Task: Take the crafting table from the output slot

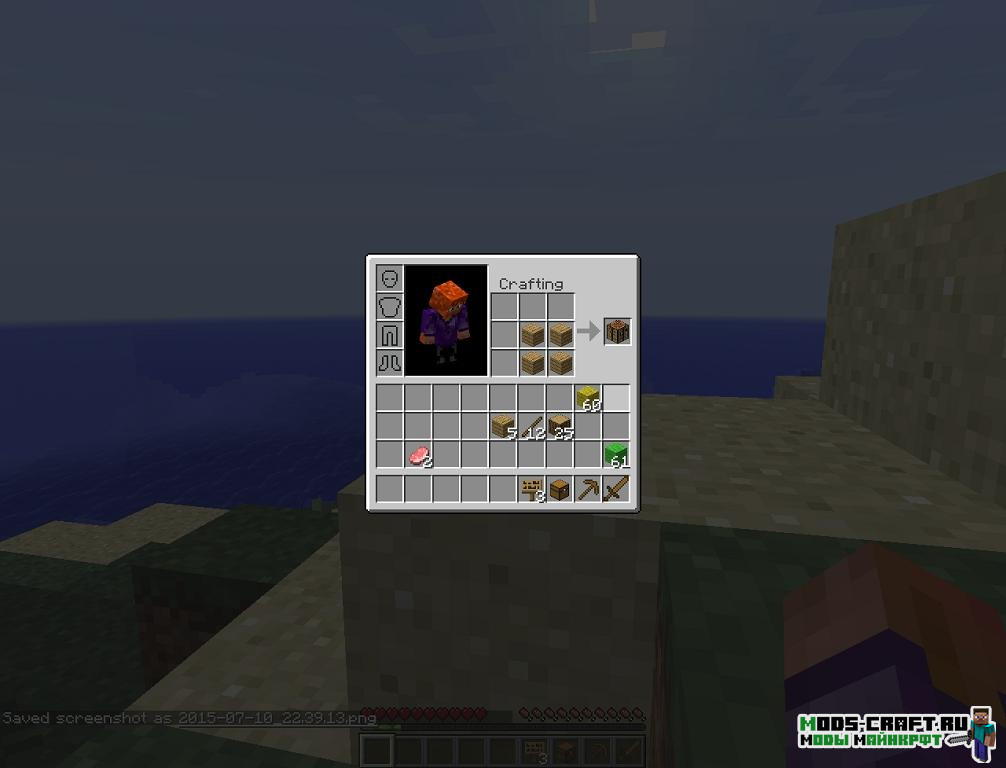Action: [617, 332]
